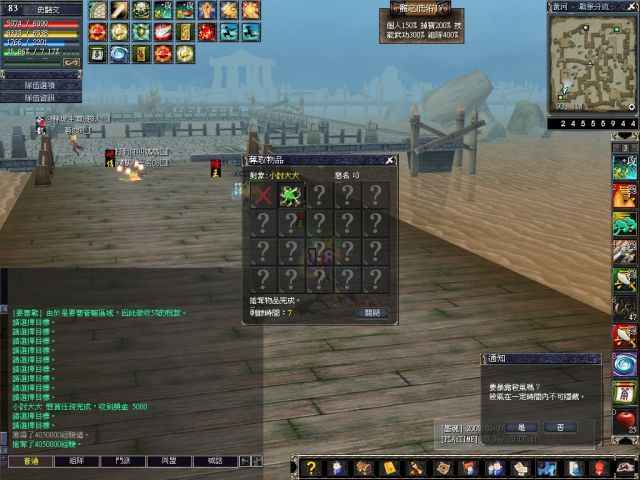Activate the blue swirl skill on the side bar
Image resolution: width=640 pixels, height=480 pixels.
pos(625,364)
